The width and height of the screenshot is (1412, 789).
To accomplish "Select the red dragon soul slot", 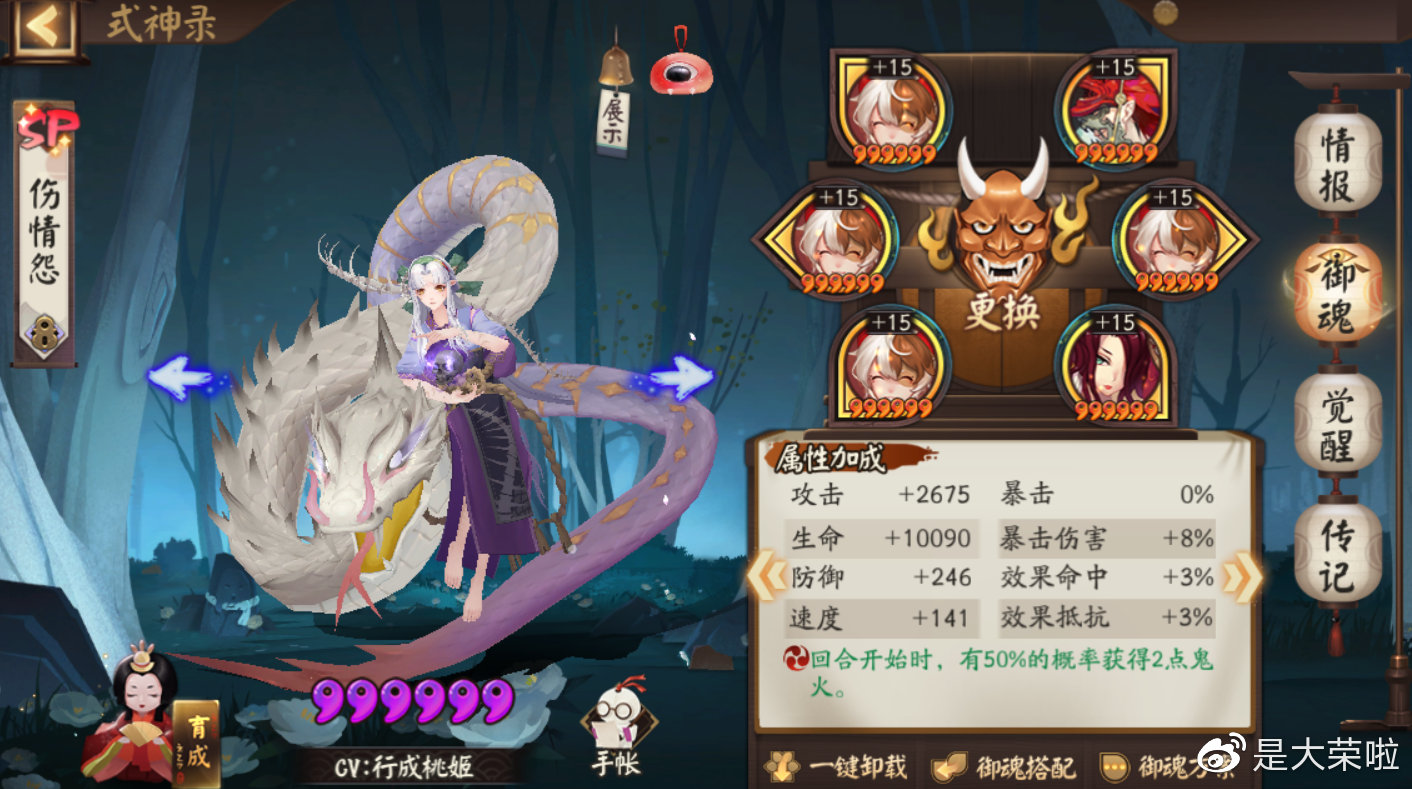I will [x=1114, y=112].
